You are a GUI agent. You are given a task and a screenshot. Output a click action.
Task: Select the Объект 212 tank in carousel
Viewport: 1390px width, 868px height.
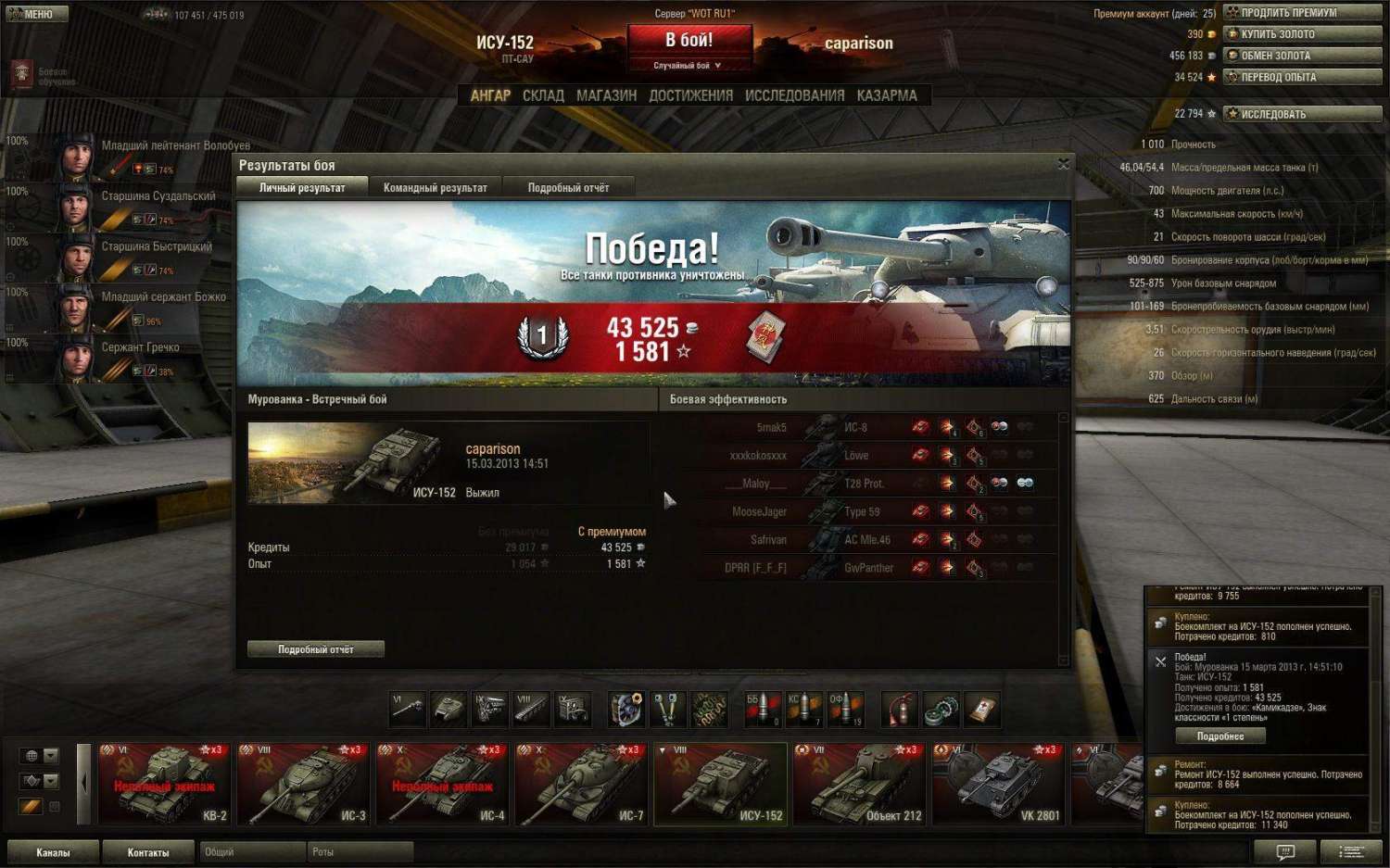(x=859, y=784)
